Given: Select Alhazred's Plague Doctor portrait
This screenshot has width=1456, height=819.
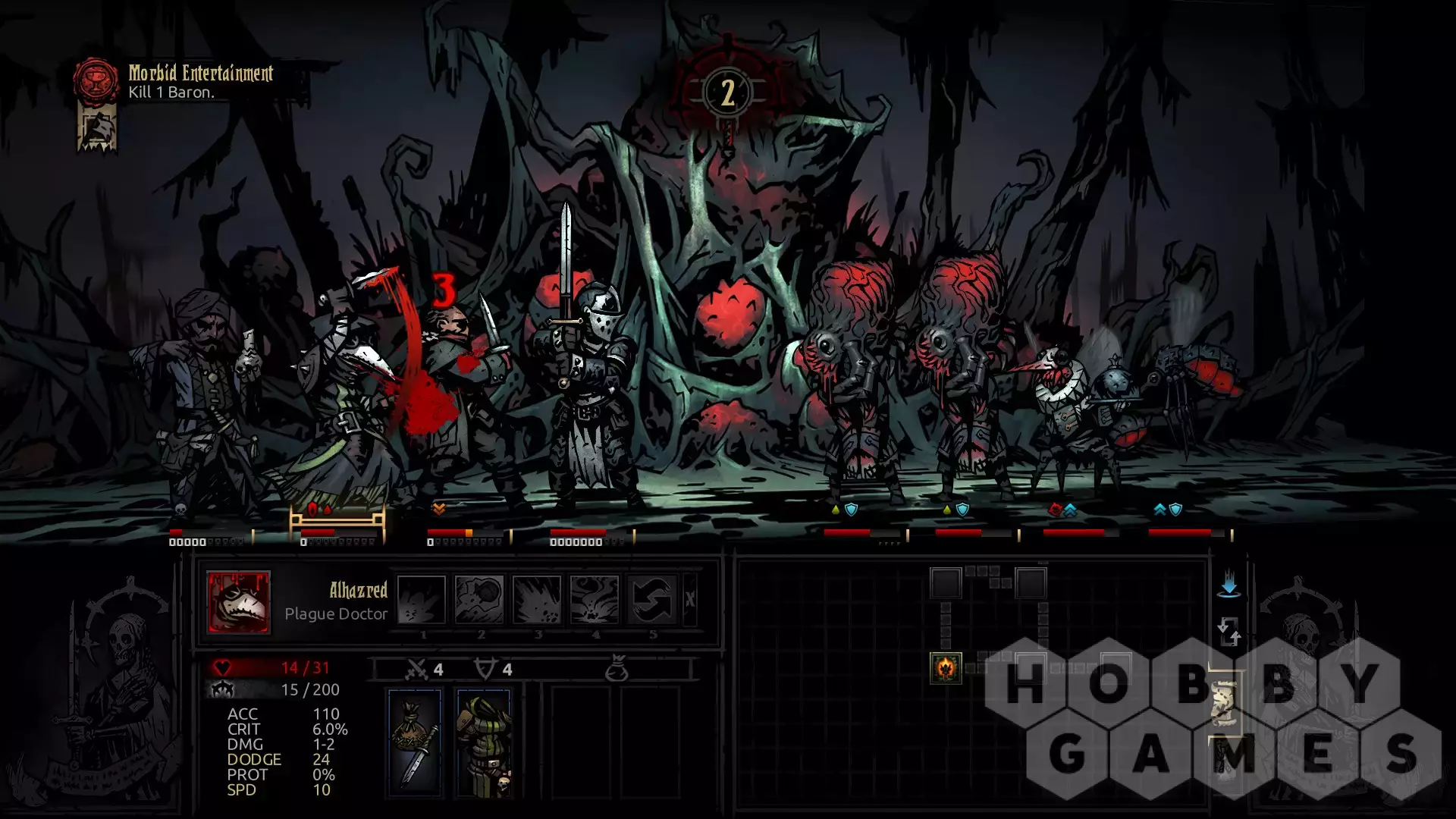Looking at the screenshot, I should tap(238, 601).
